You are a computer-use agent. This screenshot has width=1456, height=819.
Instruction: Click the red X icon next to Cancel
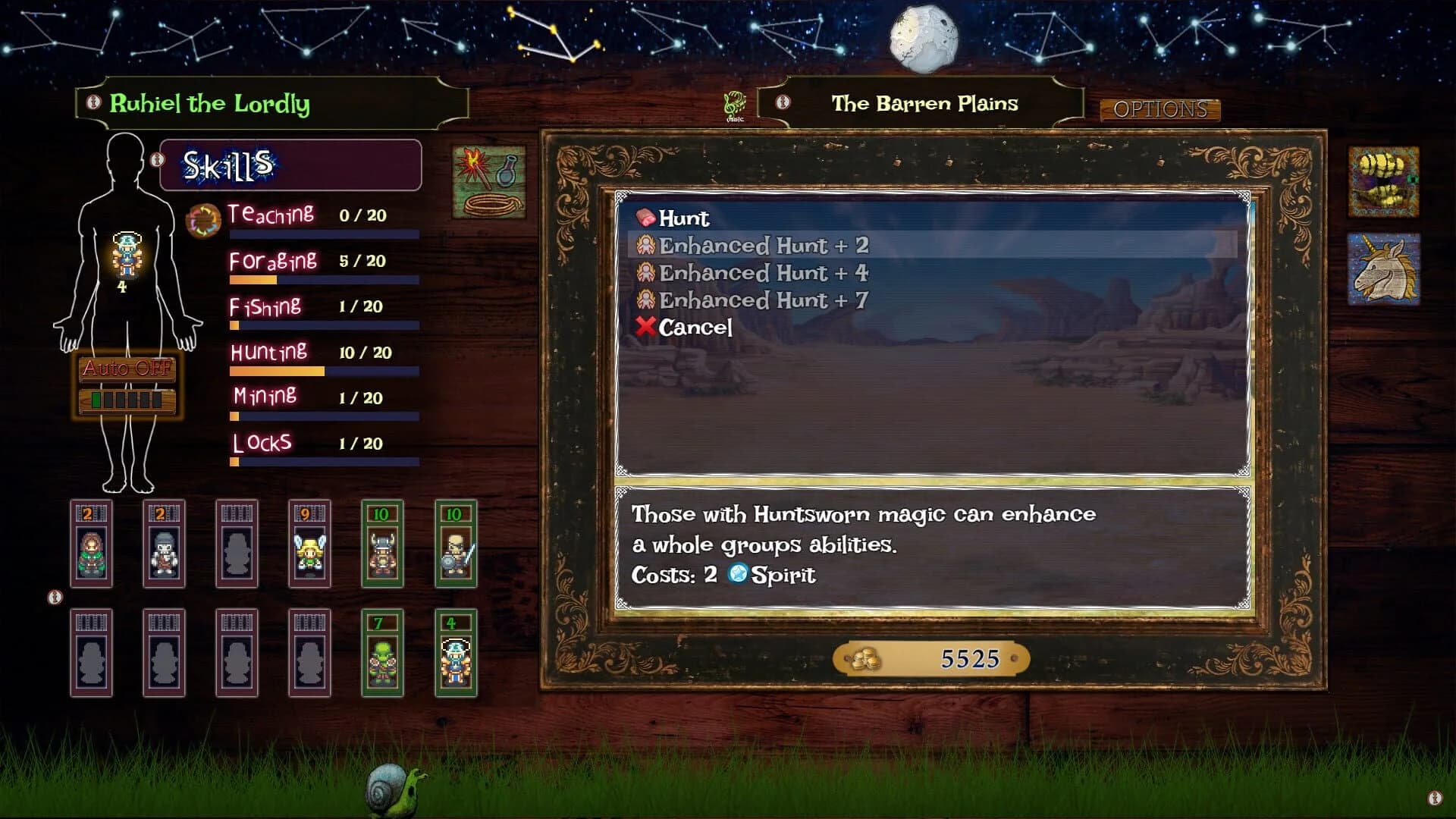click(646, 326)
